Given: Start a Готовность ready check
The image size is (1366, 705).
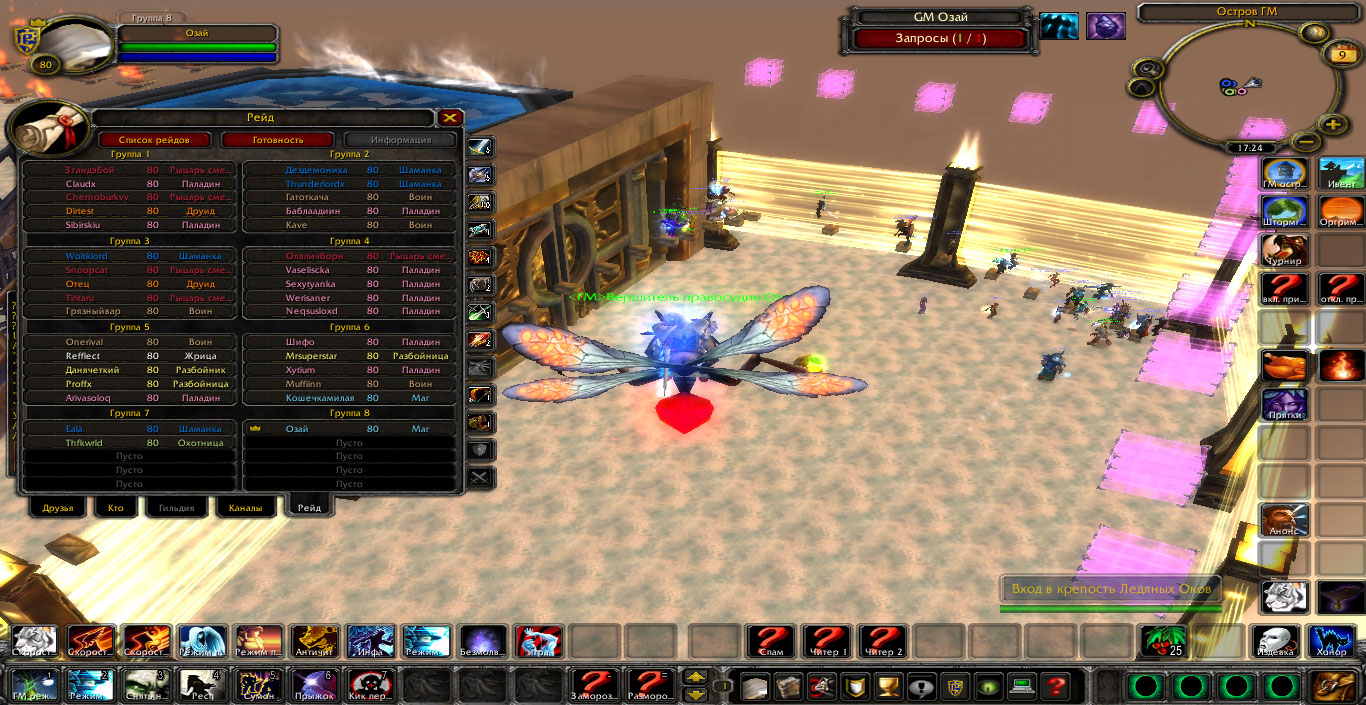Looking at the screenshot, I should (x=277, y=140).
